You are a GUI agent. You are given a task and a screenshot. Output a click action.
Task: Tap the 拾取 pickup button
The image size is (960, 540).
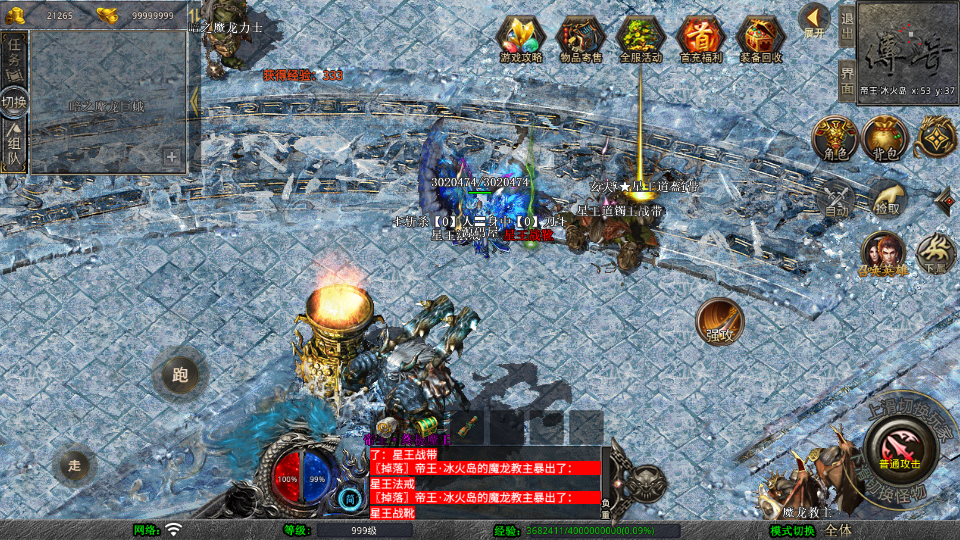coord(886,199)
